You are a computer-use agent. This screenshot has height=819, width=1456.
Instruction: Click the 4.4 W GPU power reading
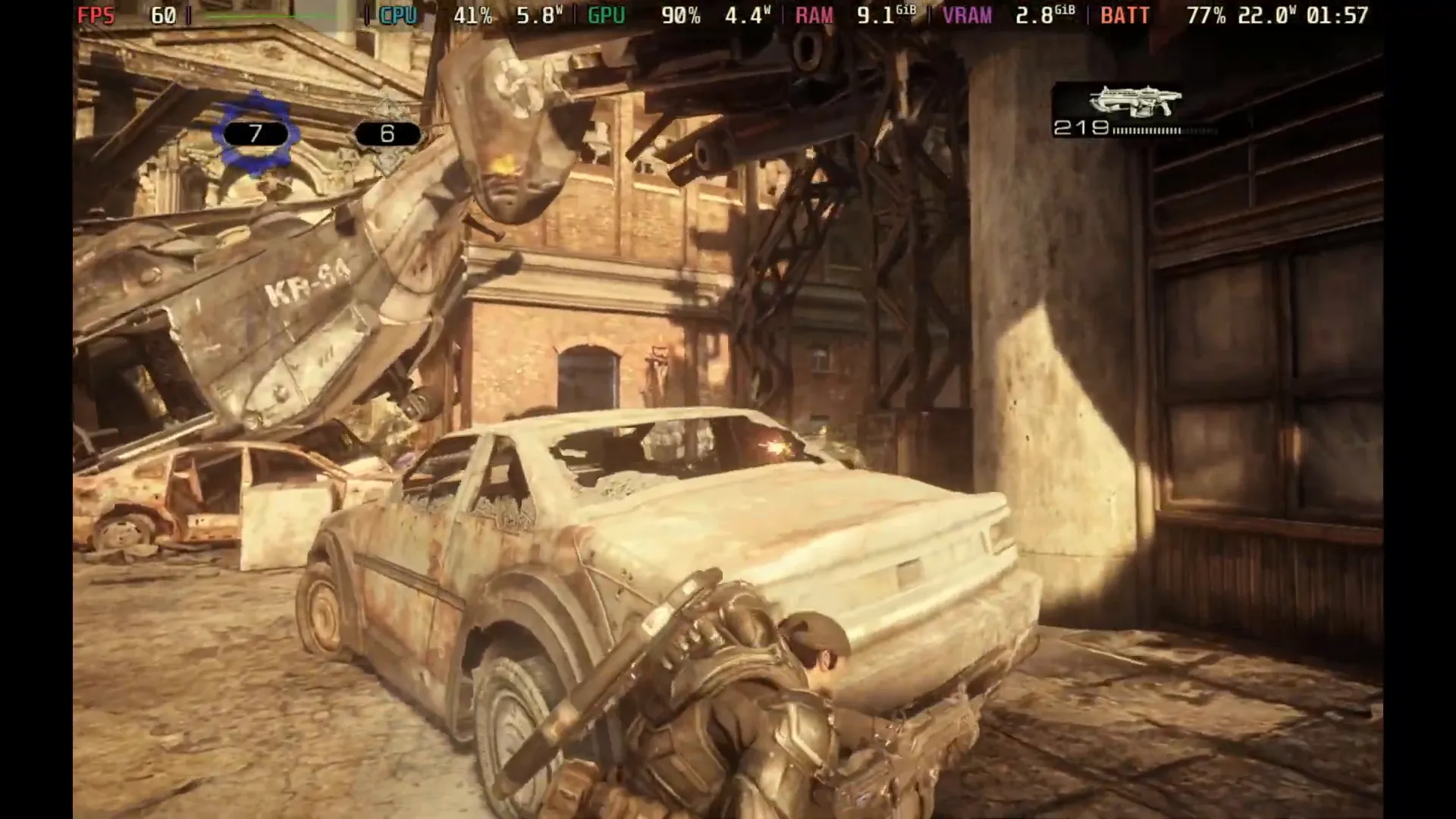coord(743,14)
